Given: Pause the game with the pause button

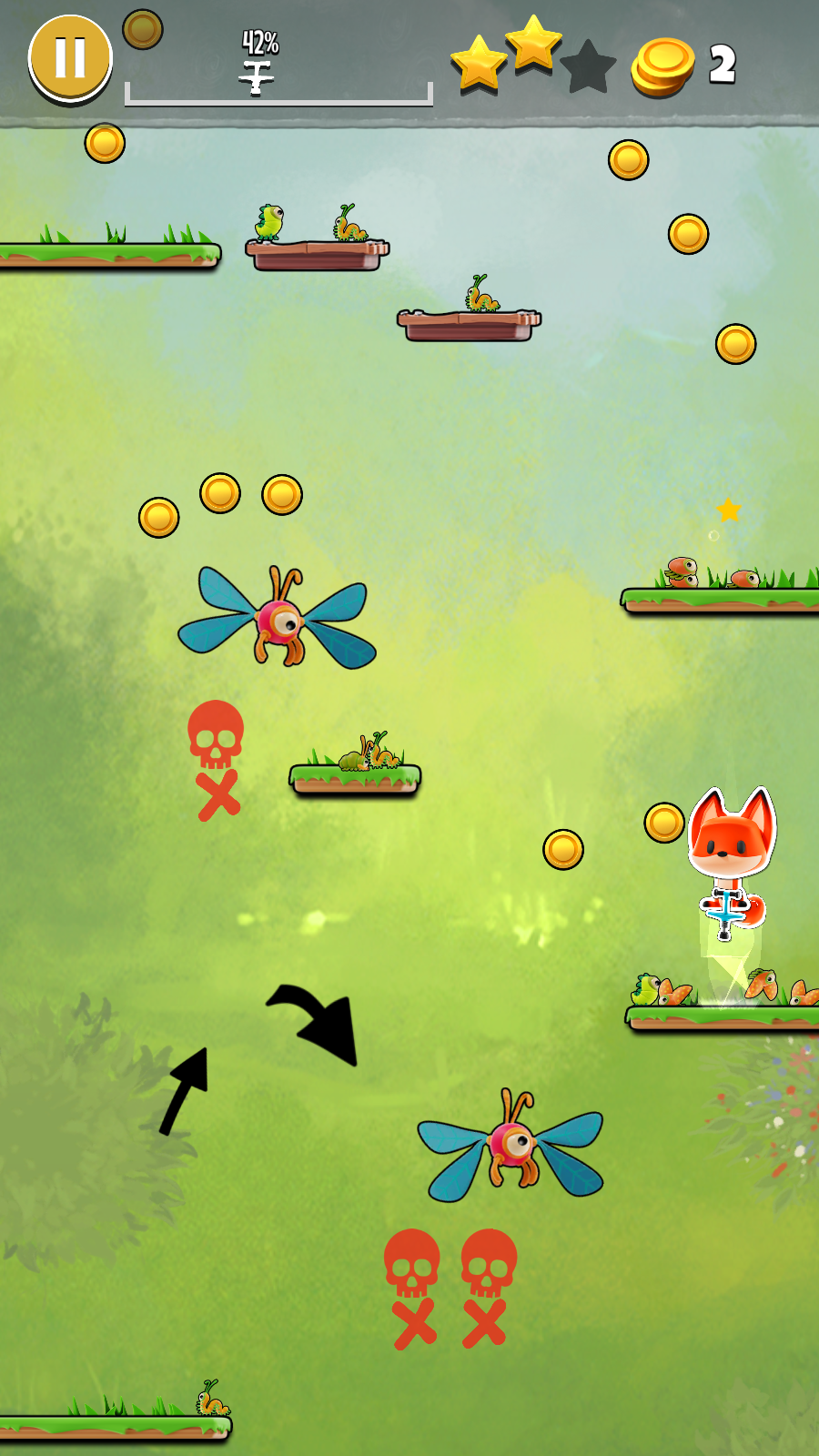Looking at the screenshot, I should 70,57.
